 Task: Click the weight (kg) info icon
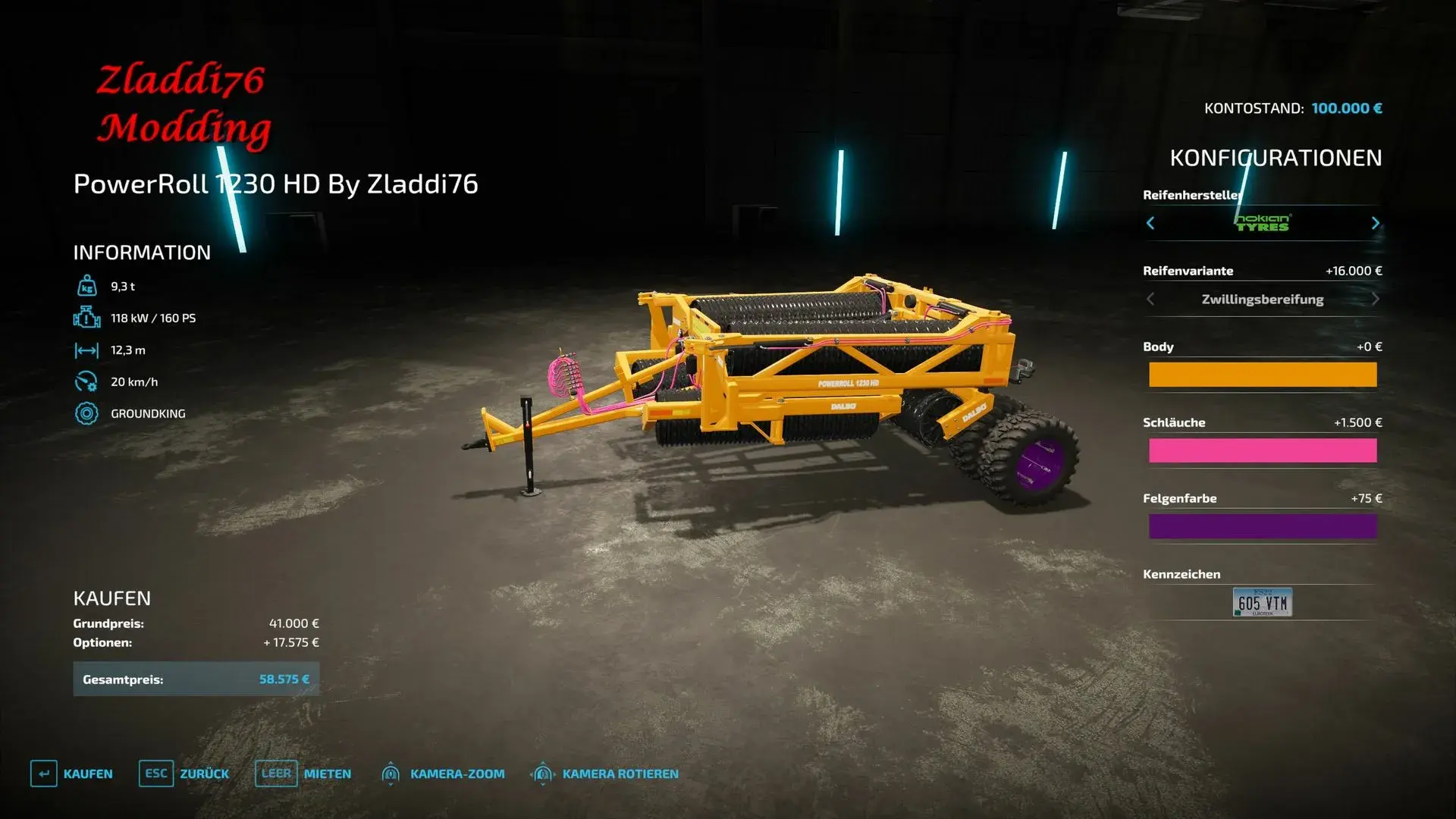[89, 285]
